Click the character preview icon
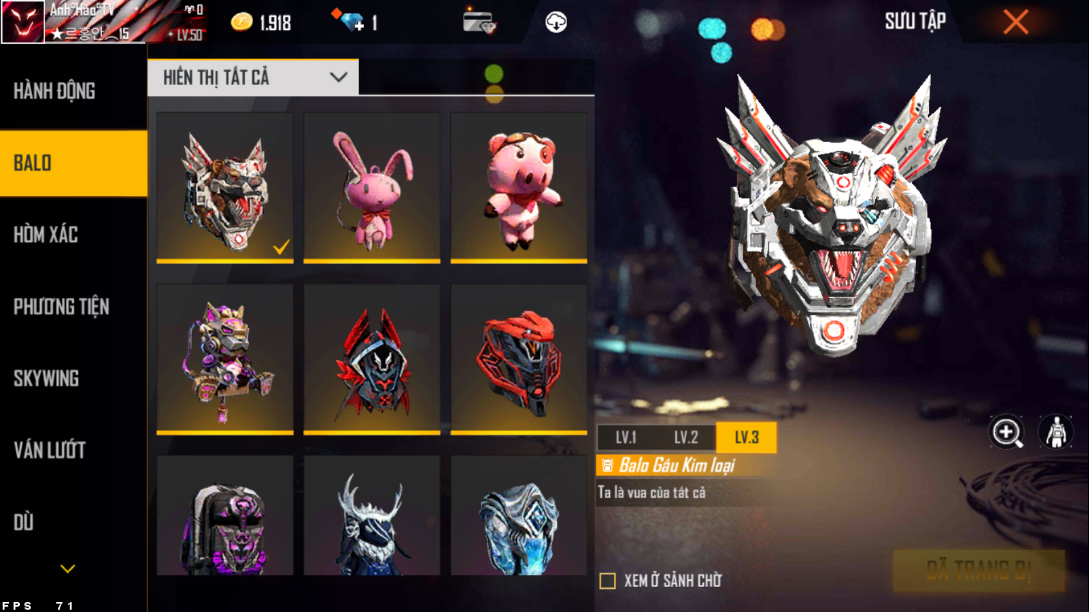Viewport: 1089px width, 612px height. 1055,432
